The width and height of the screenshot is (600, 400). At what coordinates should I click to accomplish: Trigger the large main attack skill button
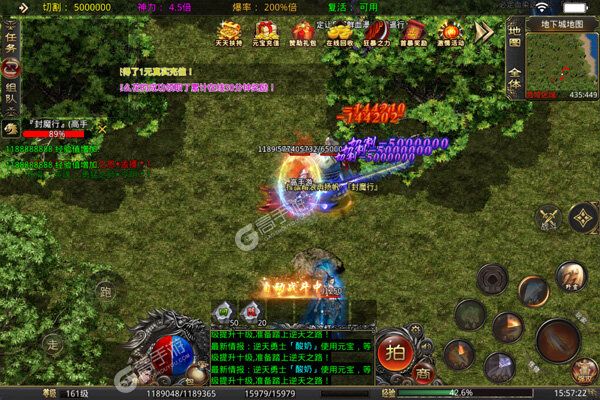(x=559, y=341)
